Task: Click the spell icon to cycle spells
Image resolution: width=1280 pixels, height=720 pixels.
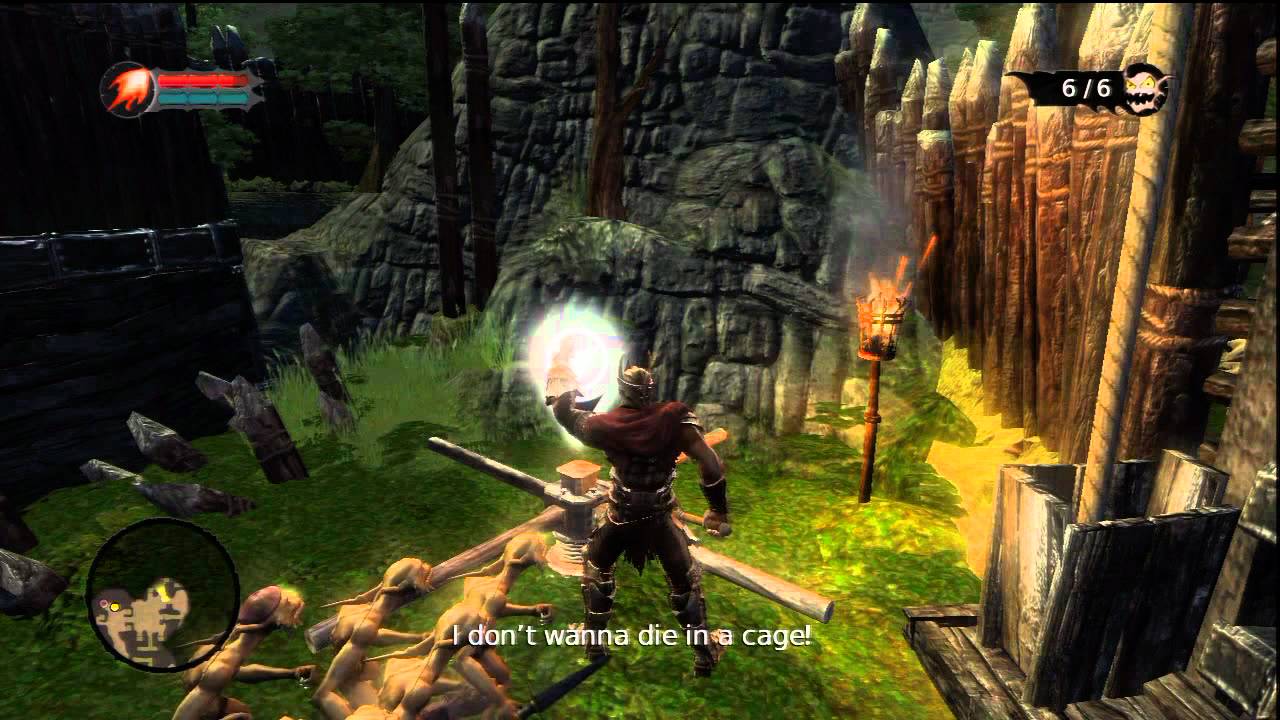Action: pos(127,90)
